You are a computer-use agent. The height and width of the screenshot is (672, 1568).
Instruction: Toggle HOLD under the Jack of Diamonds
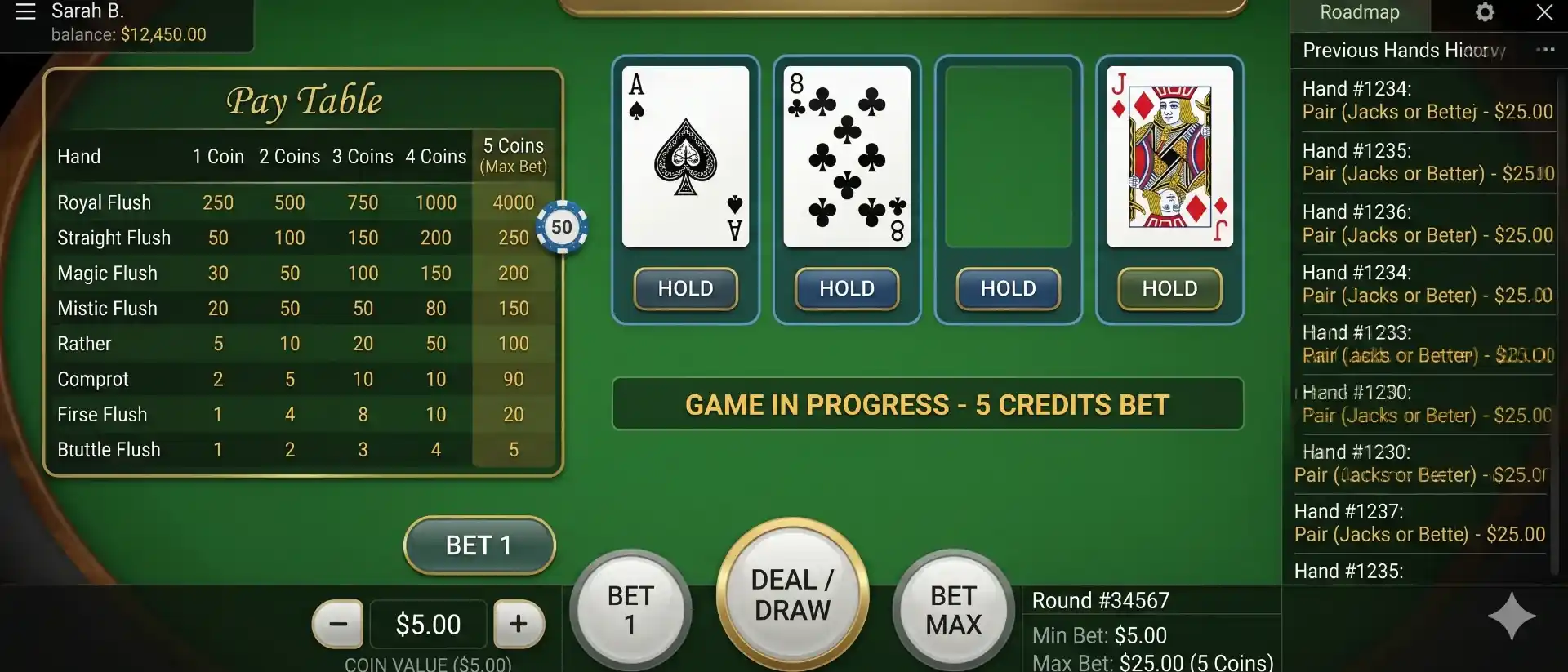1169,289
